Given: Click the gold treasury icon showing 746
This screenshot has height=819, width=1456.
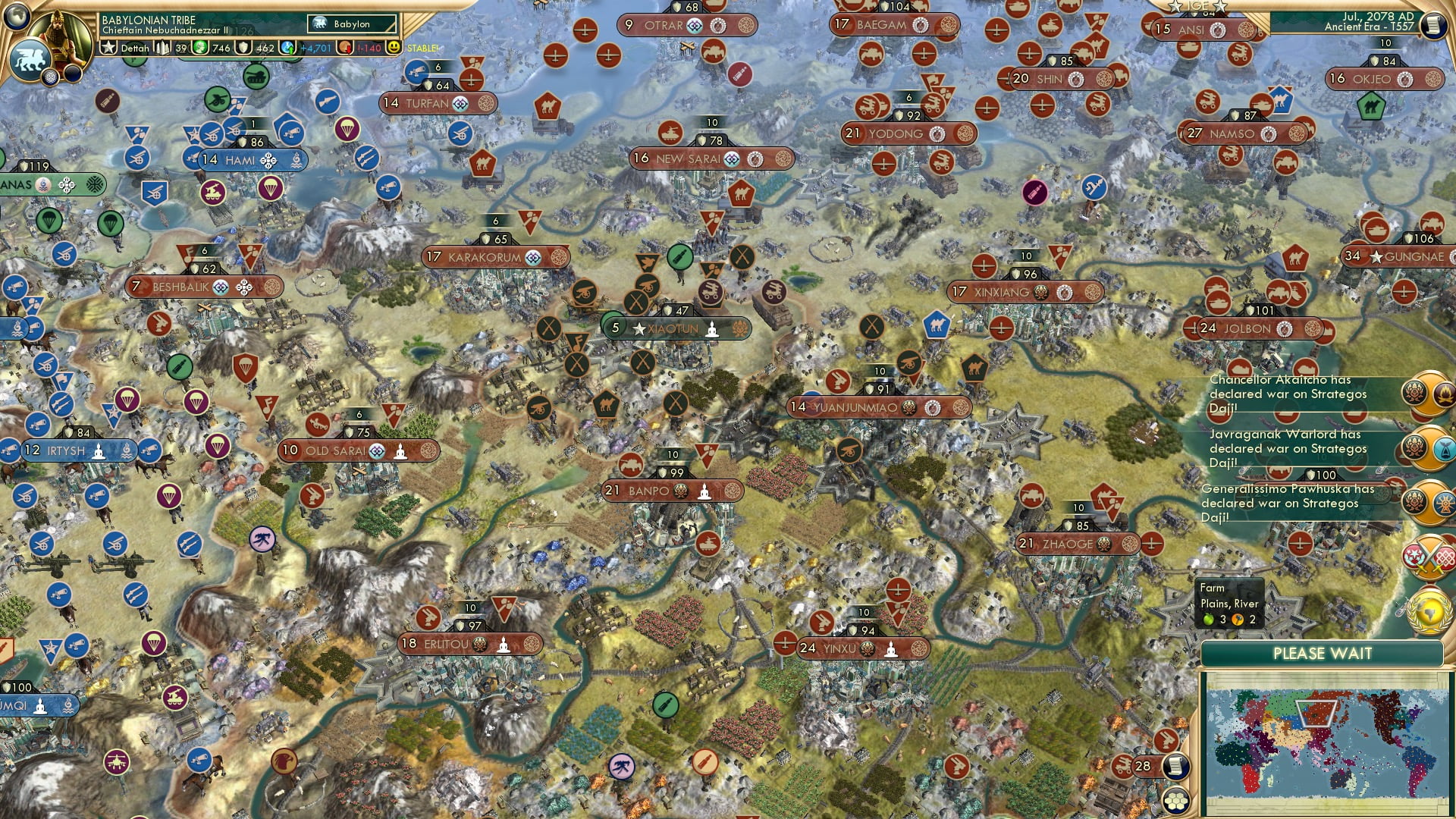Looking at the screenshot, I should point(199,47).
